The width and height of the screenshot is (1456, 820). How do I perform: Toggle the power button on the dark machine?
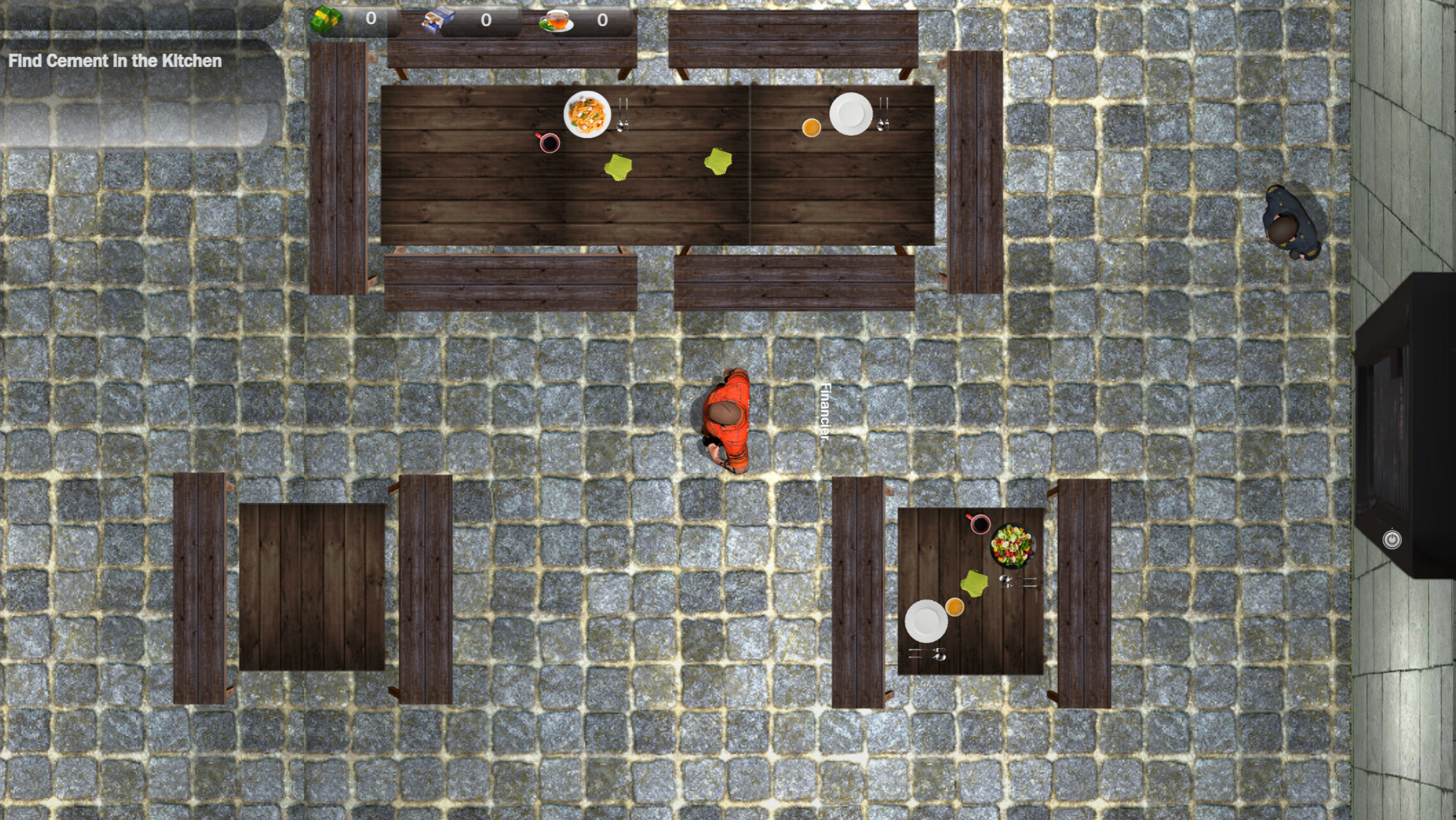coord(1392,539)
